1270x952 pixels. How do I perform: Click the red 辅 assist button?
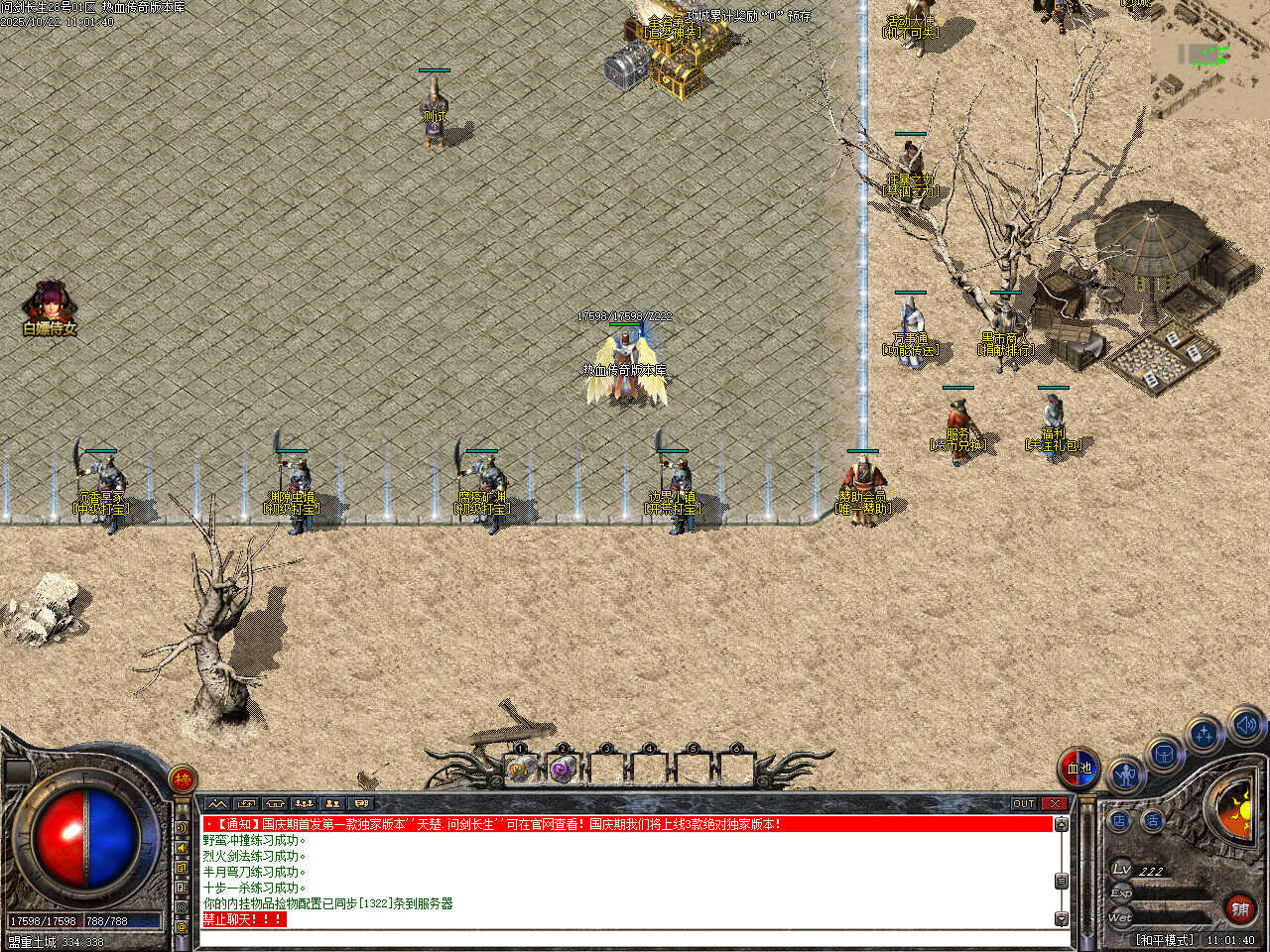(x=1239, y=907)
